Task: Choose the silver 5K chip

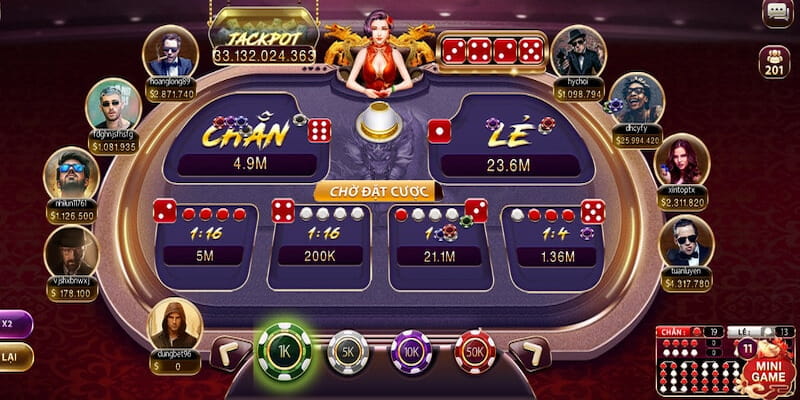Action: (348, 352)
